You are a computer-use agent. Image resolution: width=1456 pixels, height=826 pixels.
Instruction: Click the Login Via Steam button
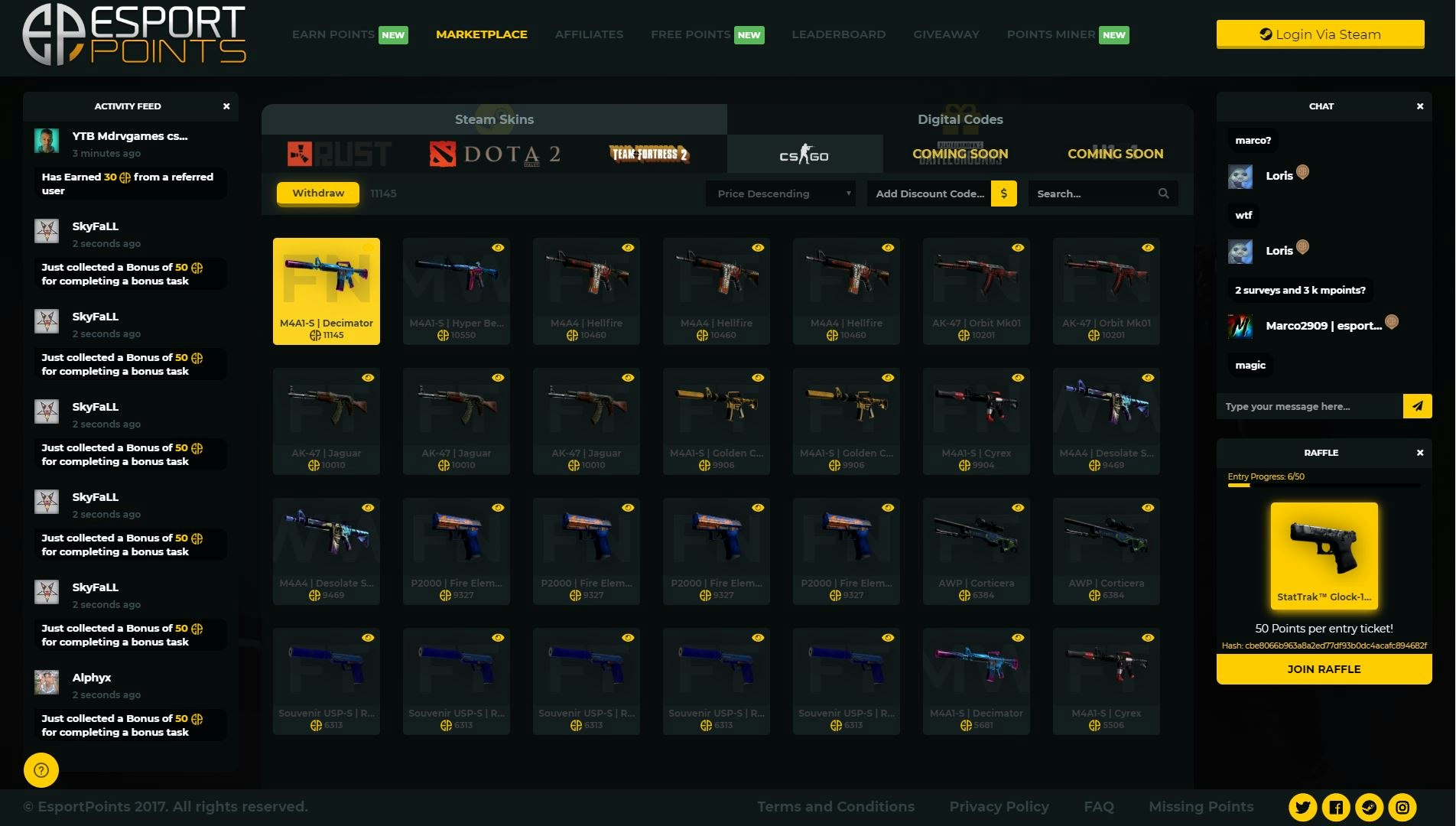(1321, 34)
